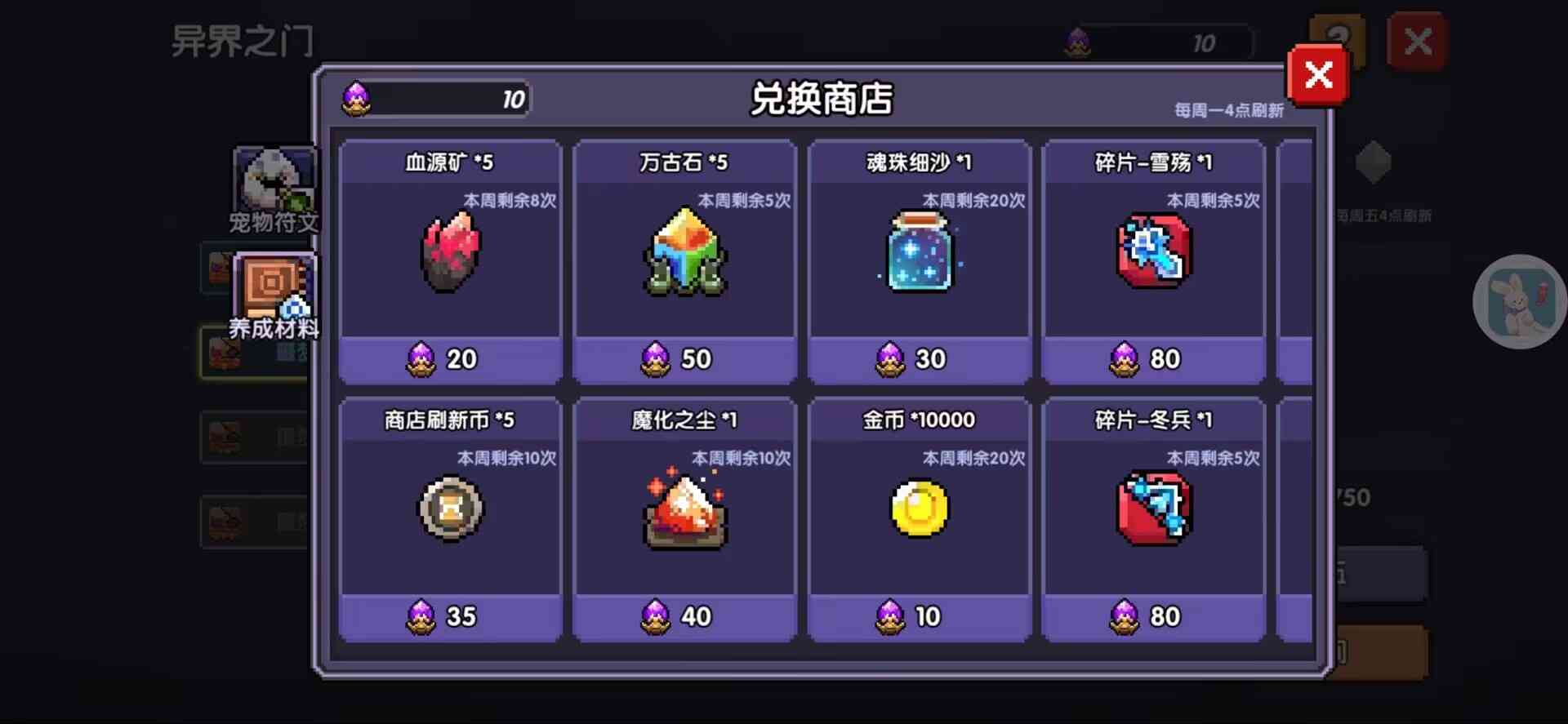Click the 40 price button under 魔化之尘
1568x724 pixels.
coord(684,617)
